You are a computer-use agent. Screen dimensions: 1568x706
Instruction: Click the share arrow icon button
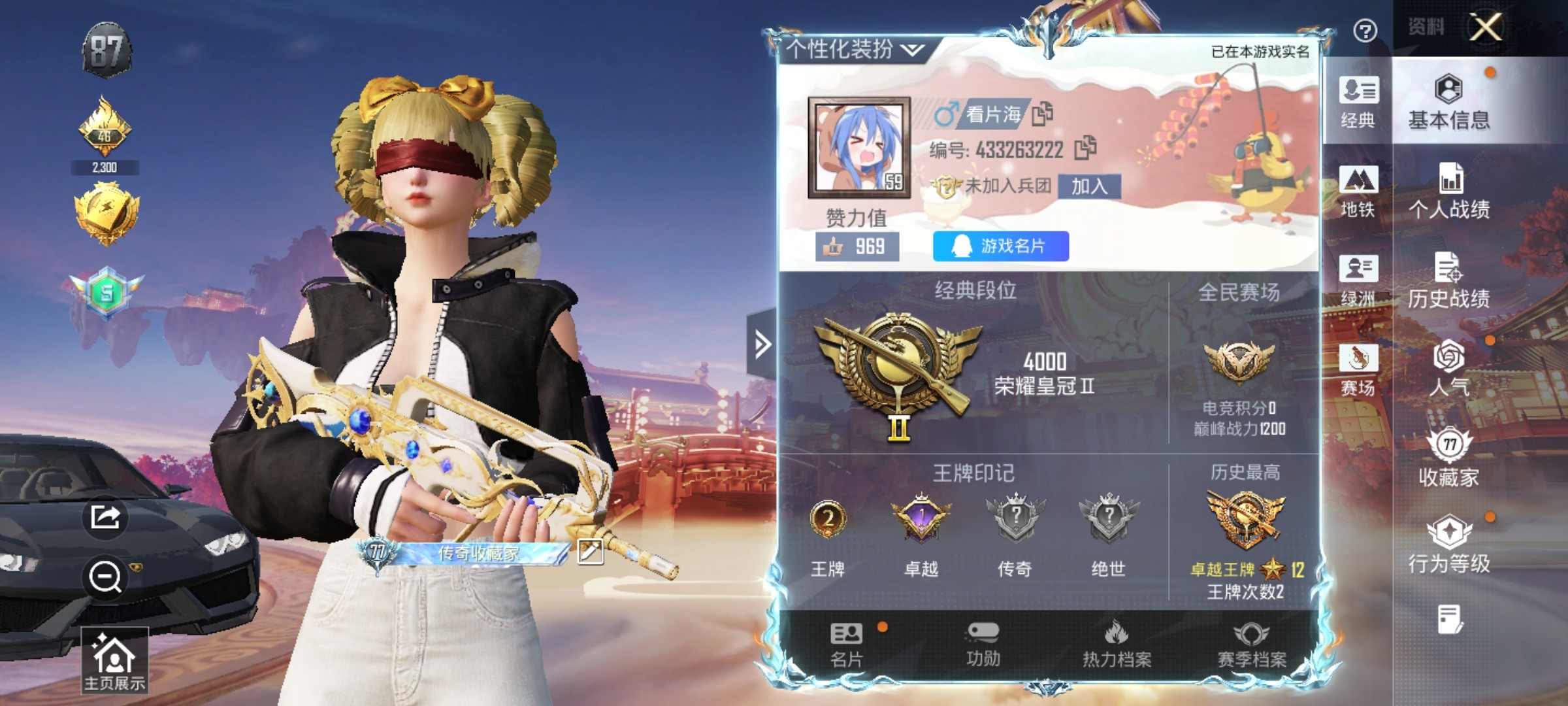(x=105, y=517)
